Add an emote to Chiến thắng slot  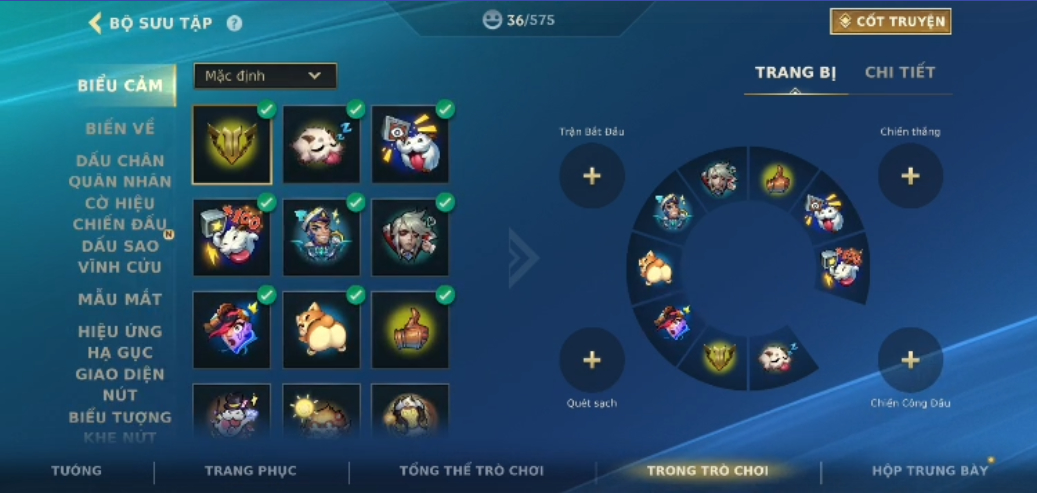pyautogui.click(x=910, y=176)
